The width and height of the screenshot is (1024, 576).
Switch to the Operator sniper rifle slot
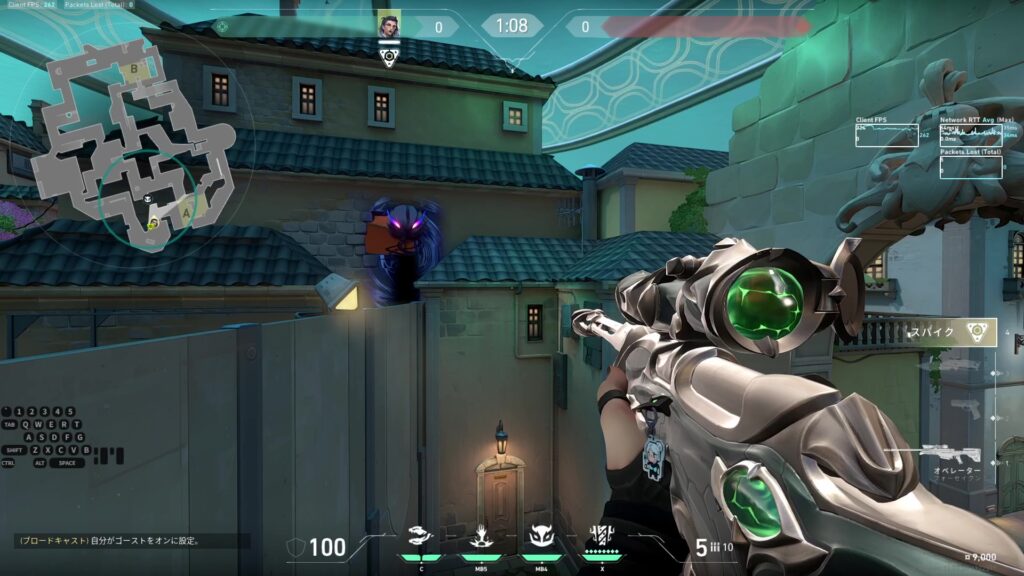953,455
